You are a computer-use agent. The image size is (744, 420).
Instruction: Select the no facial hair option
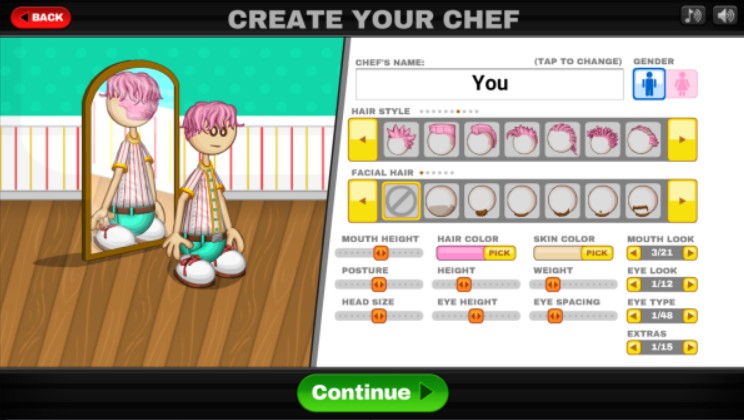[x=401, y=201]
